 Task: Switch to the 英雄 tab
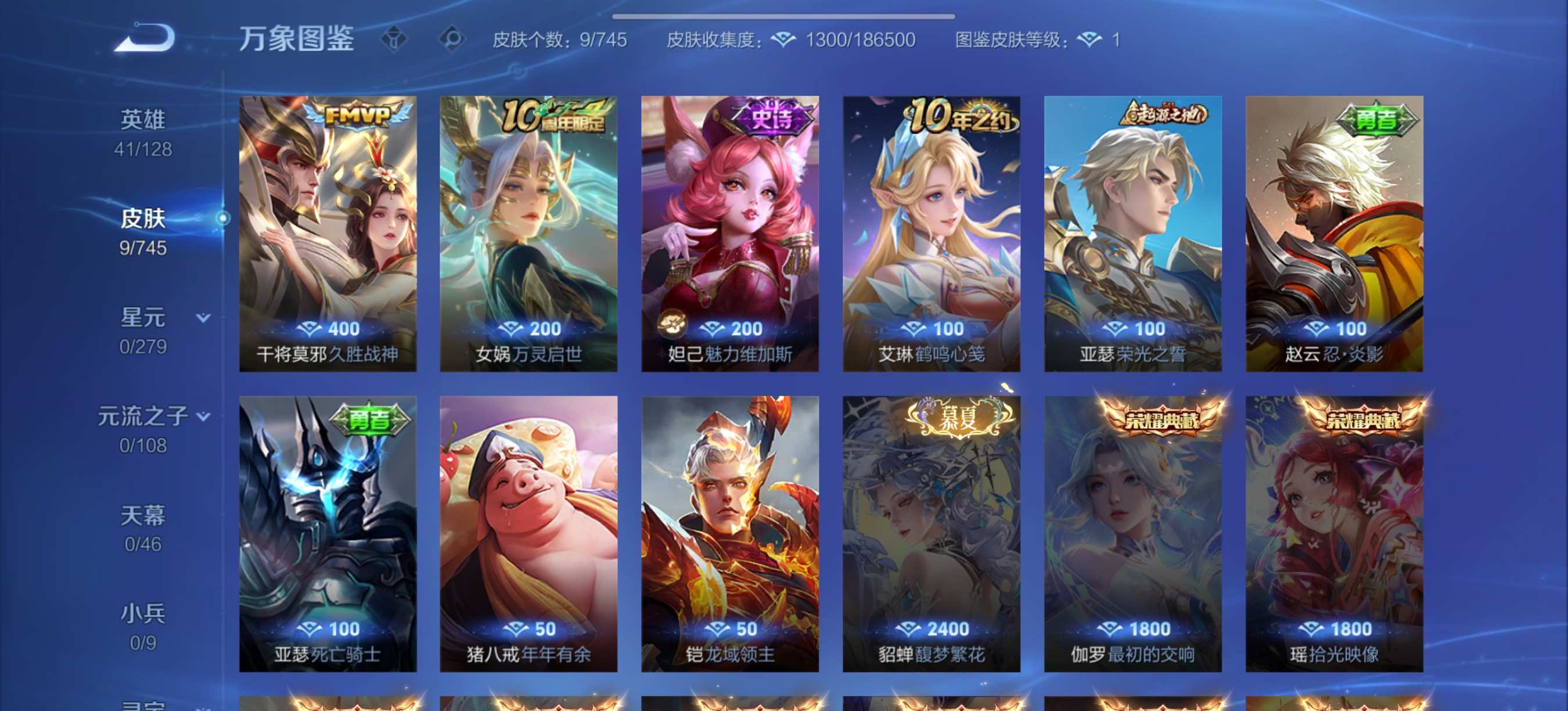pos(144,119)
